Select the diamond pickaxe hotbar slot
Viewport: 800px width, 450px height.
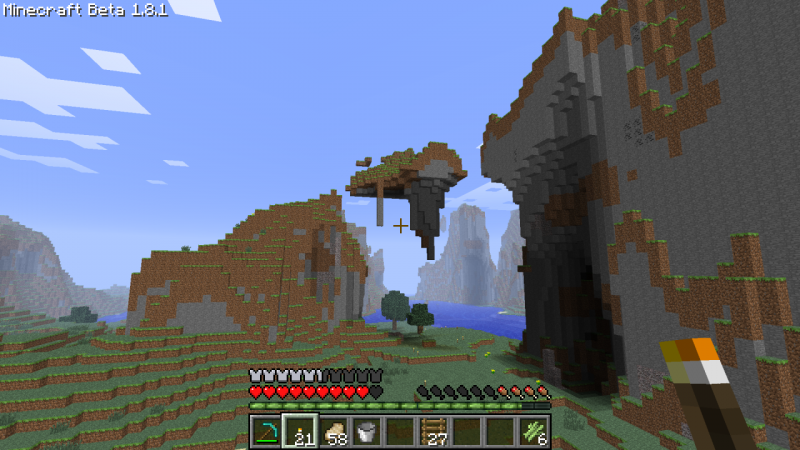coord(266,432)
